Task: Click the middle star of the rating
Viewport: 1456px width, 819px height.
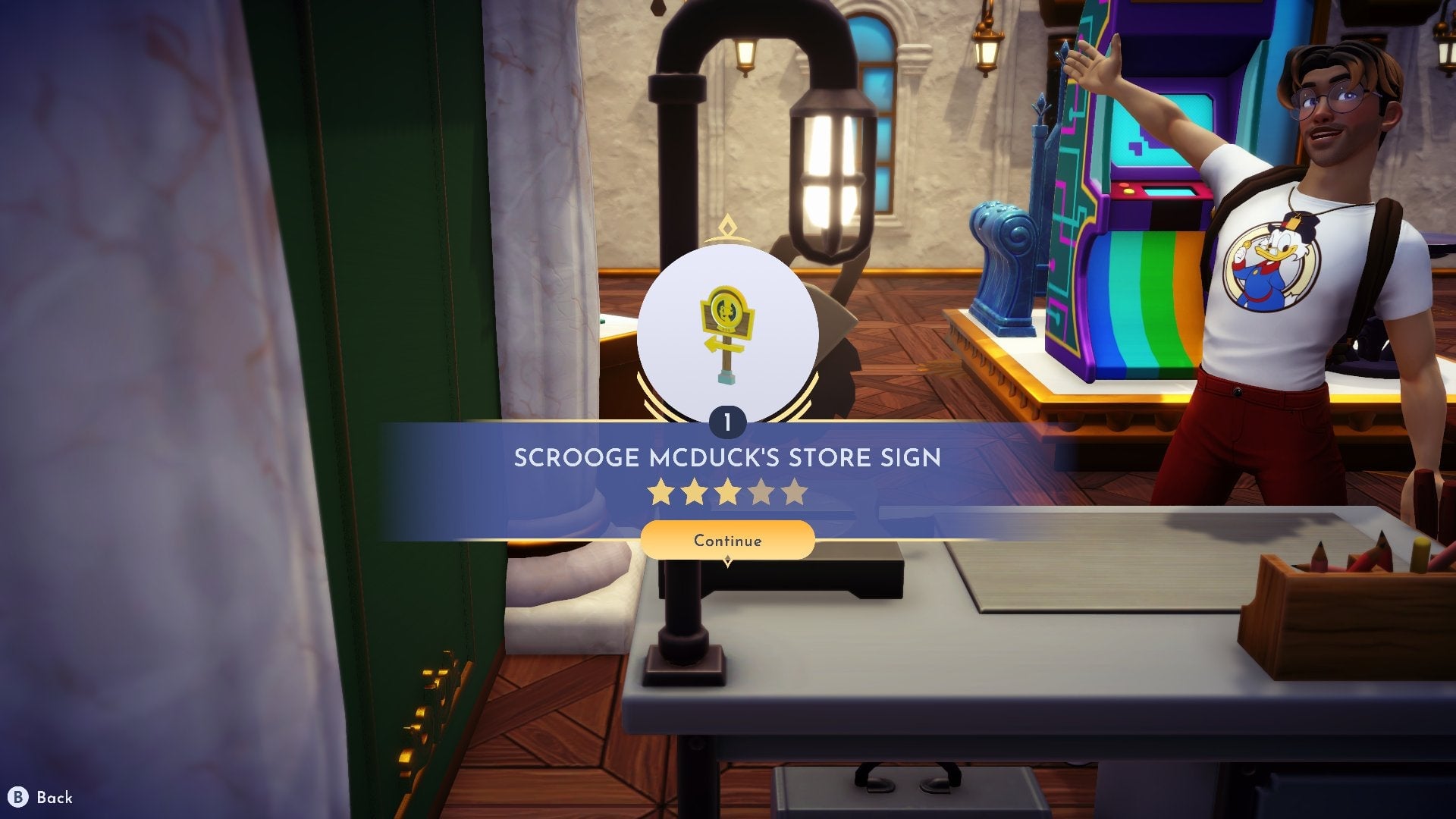Action: 728,491
